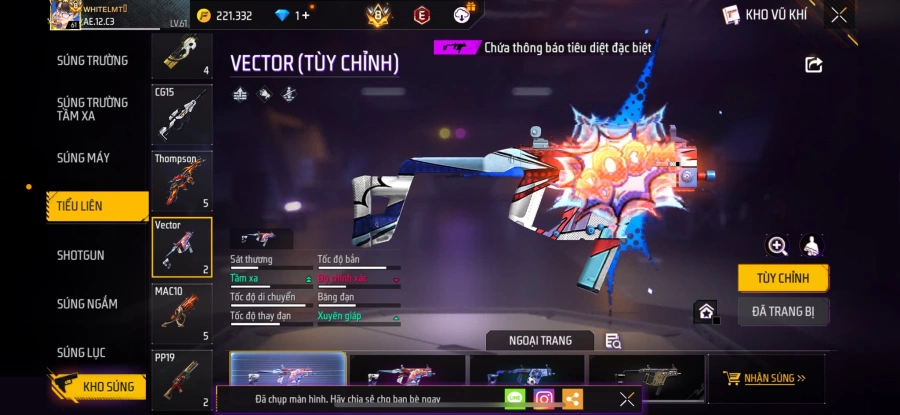Share screenshot to Instagram
900x415 pixels.
pyautogui.click(x=544, y=399)
